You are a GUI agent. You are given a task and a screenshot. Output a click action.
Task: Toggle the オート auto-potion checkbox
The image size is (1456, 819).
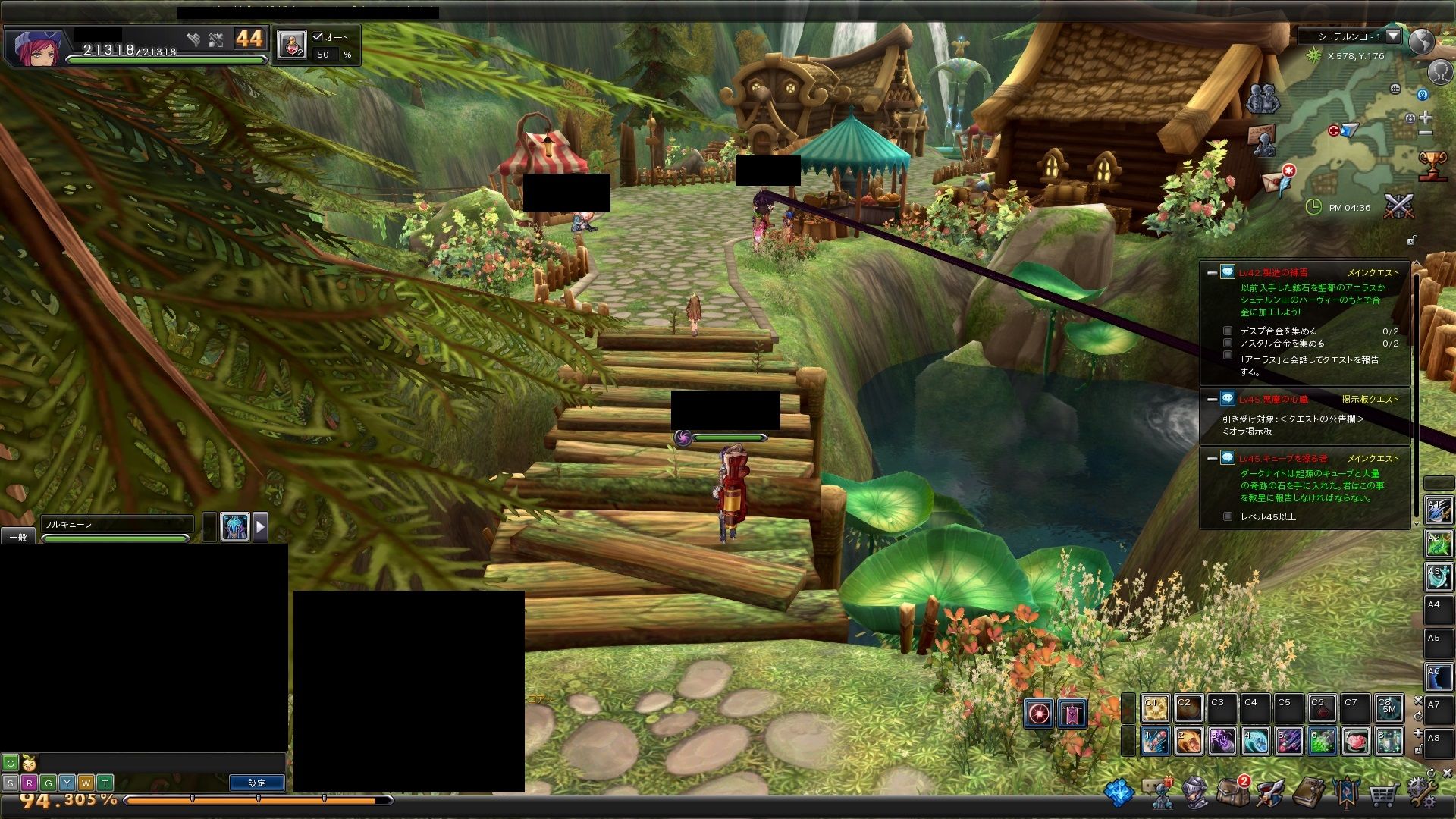318,36
